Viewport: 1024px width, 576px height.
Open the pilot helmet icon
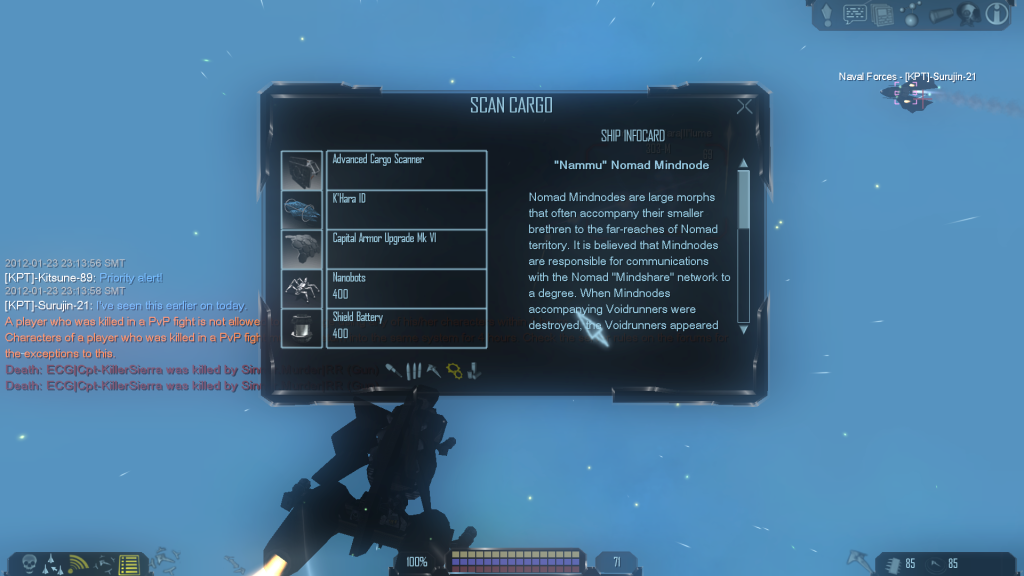966,13
